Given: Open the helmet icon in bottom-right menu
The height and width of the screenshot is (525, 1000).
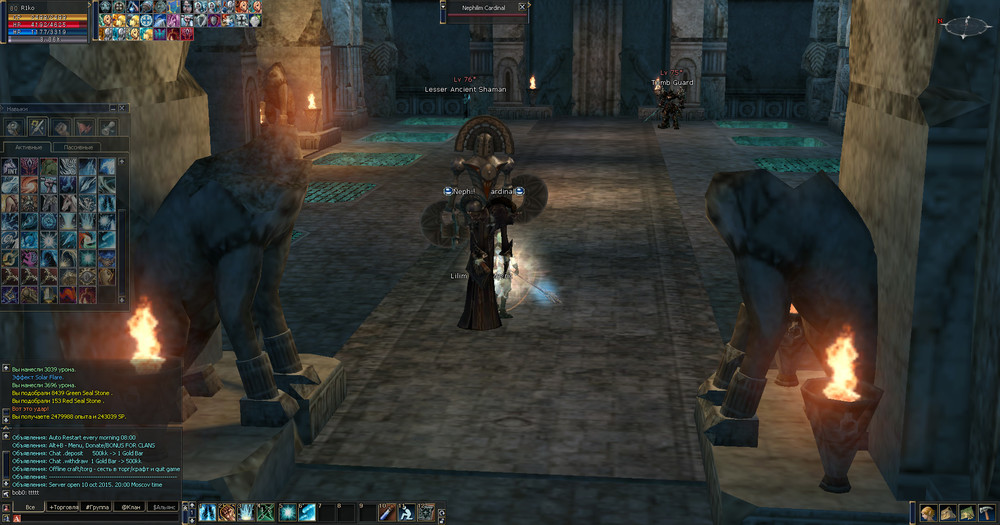Looking at the screenshot, I should pos(928,513).
